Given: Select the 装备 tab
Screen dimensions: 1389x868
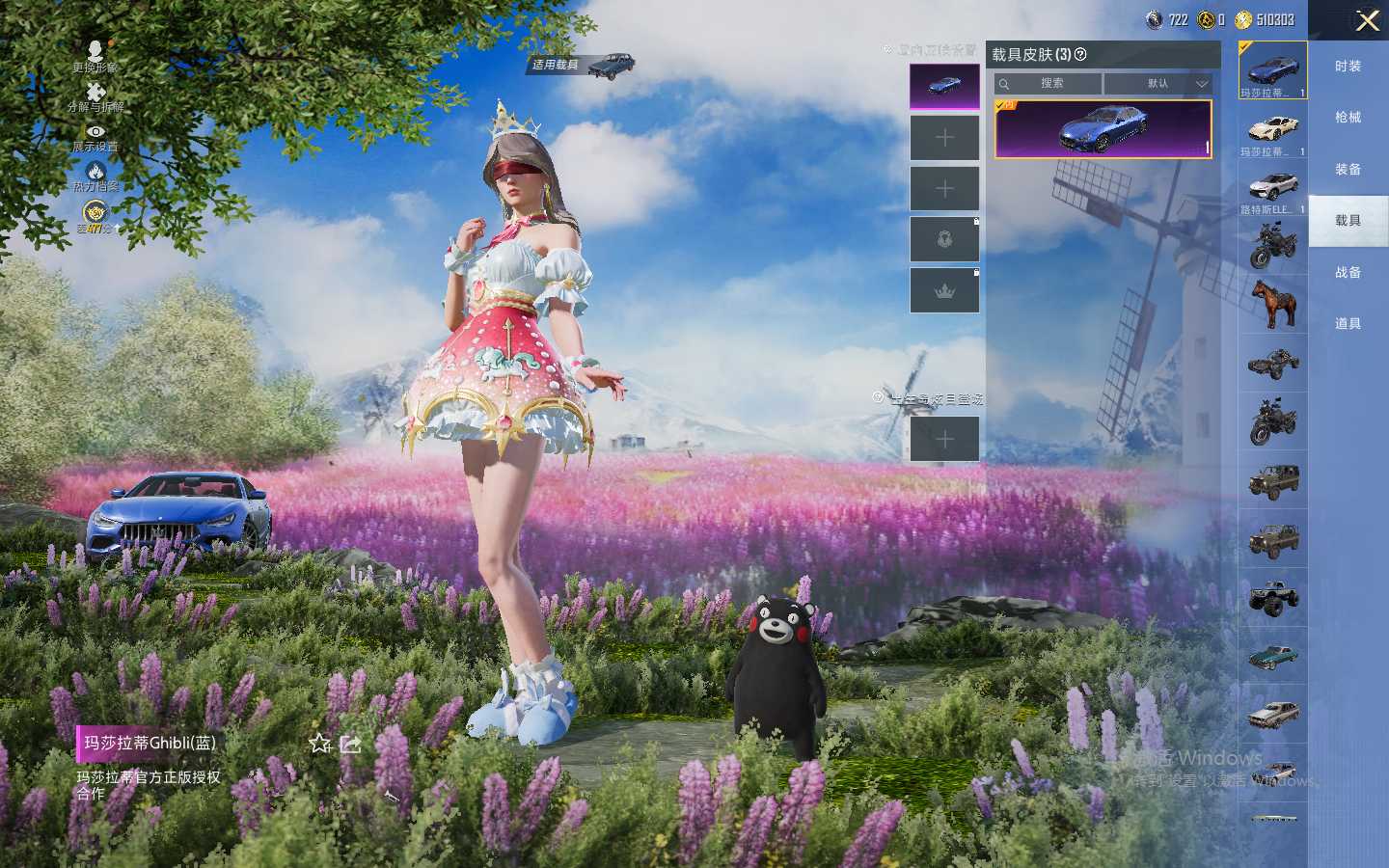Looking at the screenshot, I should pos(1348,169).
